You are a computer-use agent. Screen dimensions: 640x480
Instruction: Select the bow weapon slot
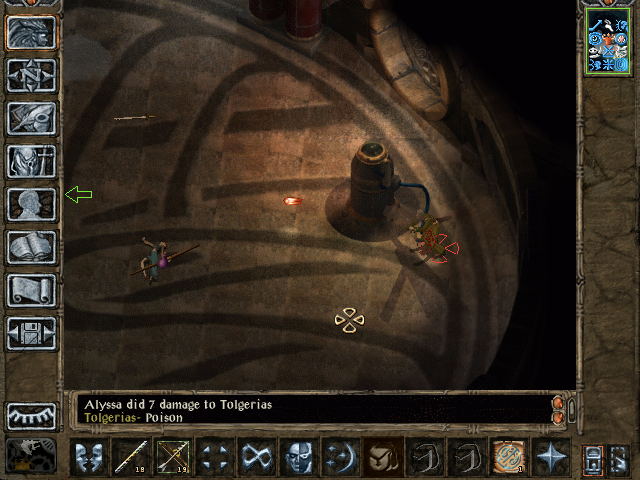(173, 457)
